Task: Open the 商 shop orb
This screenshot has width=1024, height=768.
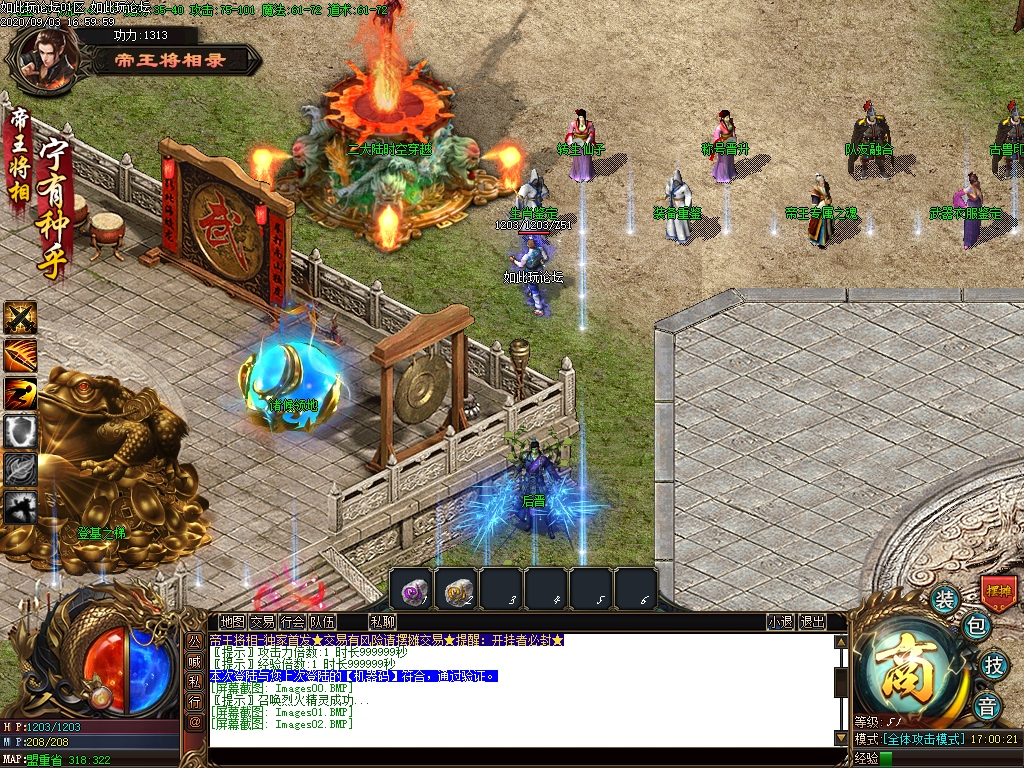Action: tap(914, 669)
